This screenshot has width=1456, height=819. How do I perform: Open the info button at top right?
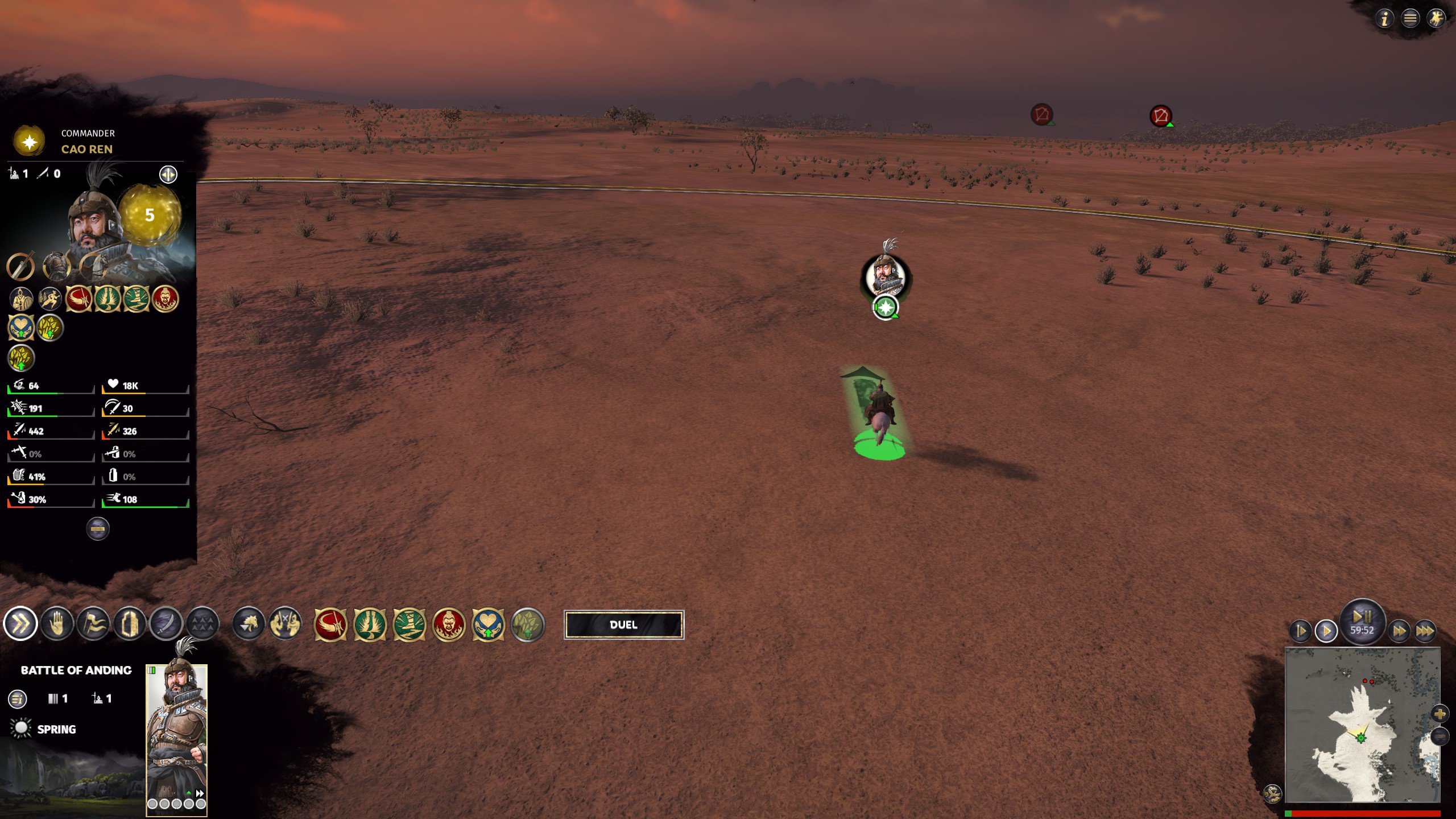pos(1384,19)
